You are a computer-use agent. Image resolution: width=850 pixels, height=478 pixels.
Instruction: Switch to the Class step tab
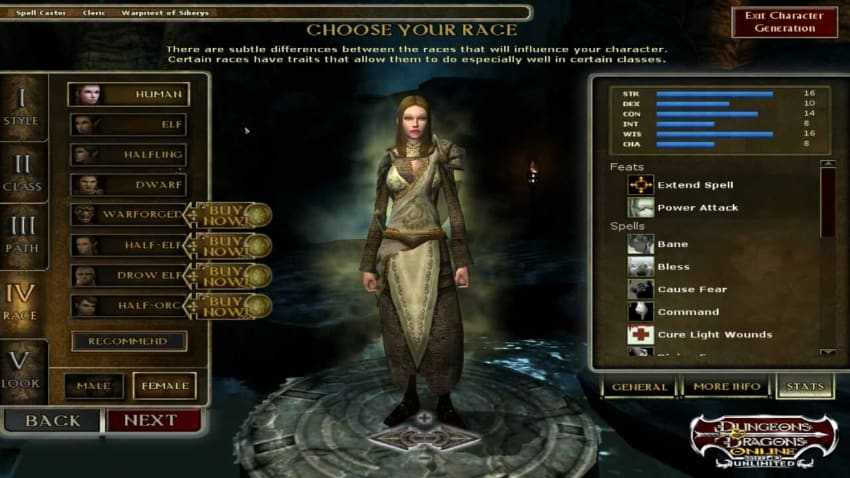point(22,173)
